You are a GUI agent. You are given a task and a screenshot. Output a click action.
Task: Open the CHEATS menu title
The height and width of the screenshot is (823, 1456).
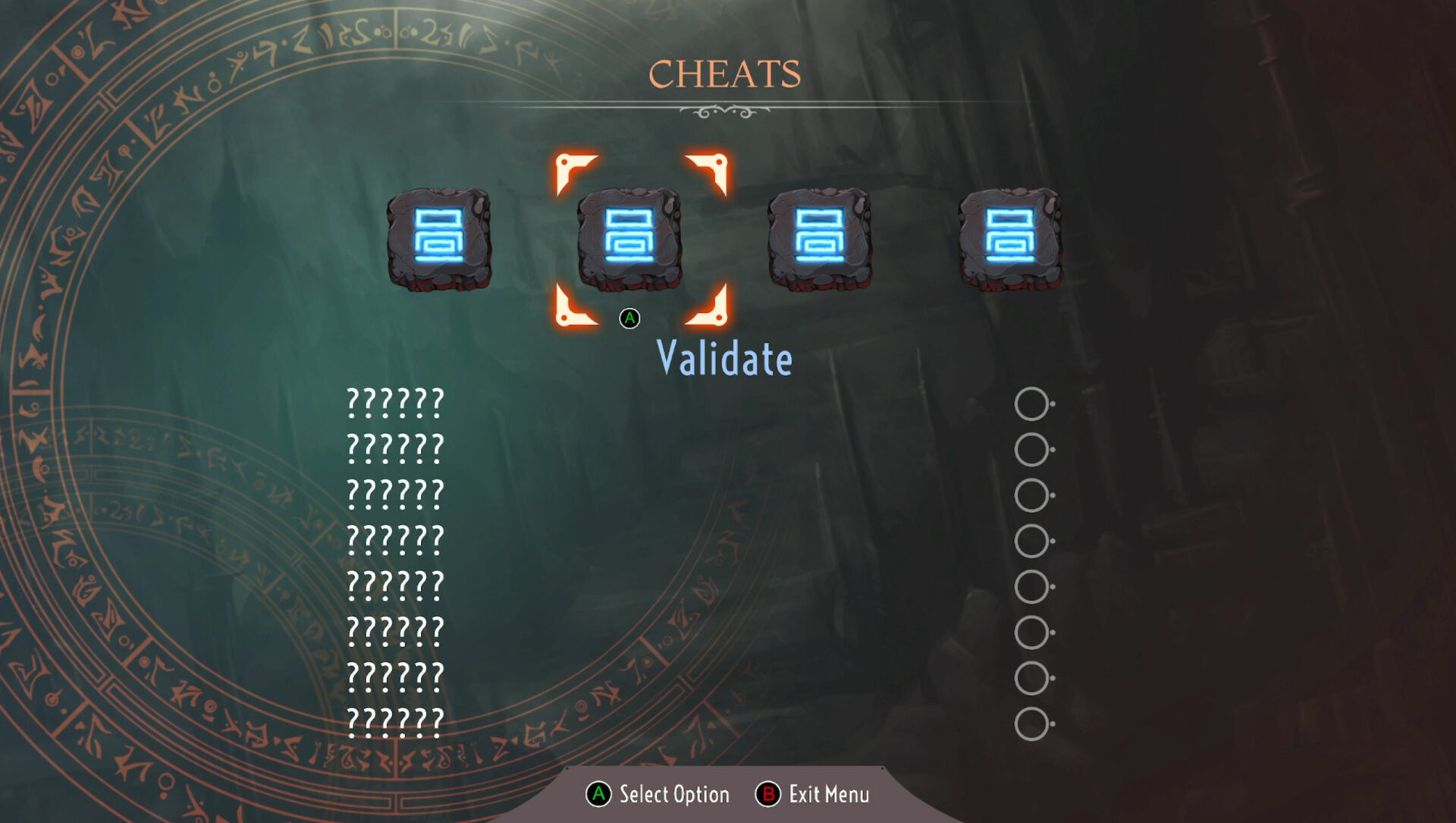[x=726, y=74]
